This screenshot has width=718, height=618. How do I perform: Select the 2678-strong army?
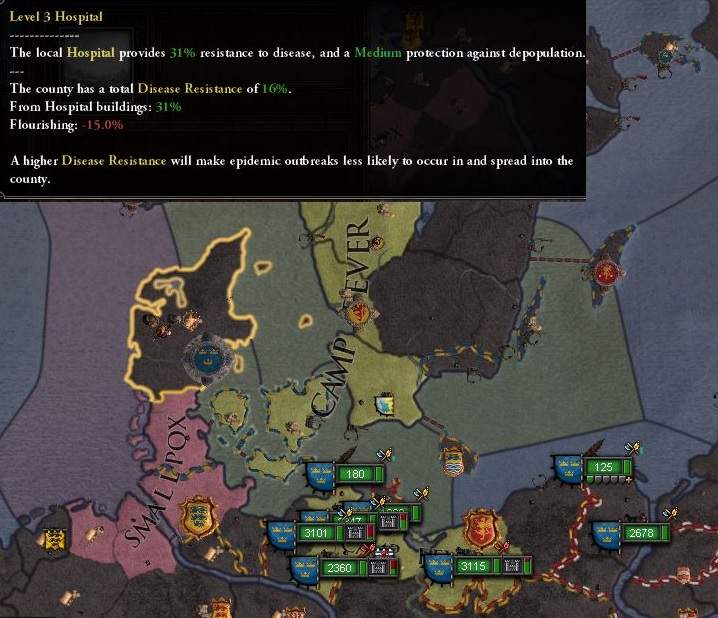click(640, 534)
